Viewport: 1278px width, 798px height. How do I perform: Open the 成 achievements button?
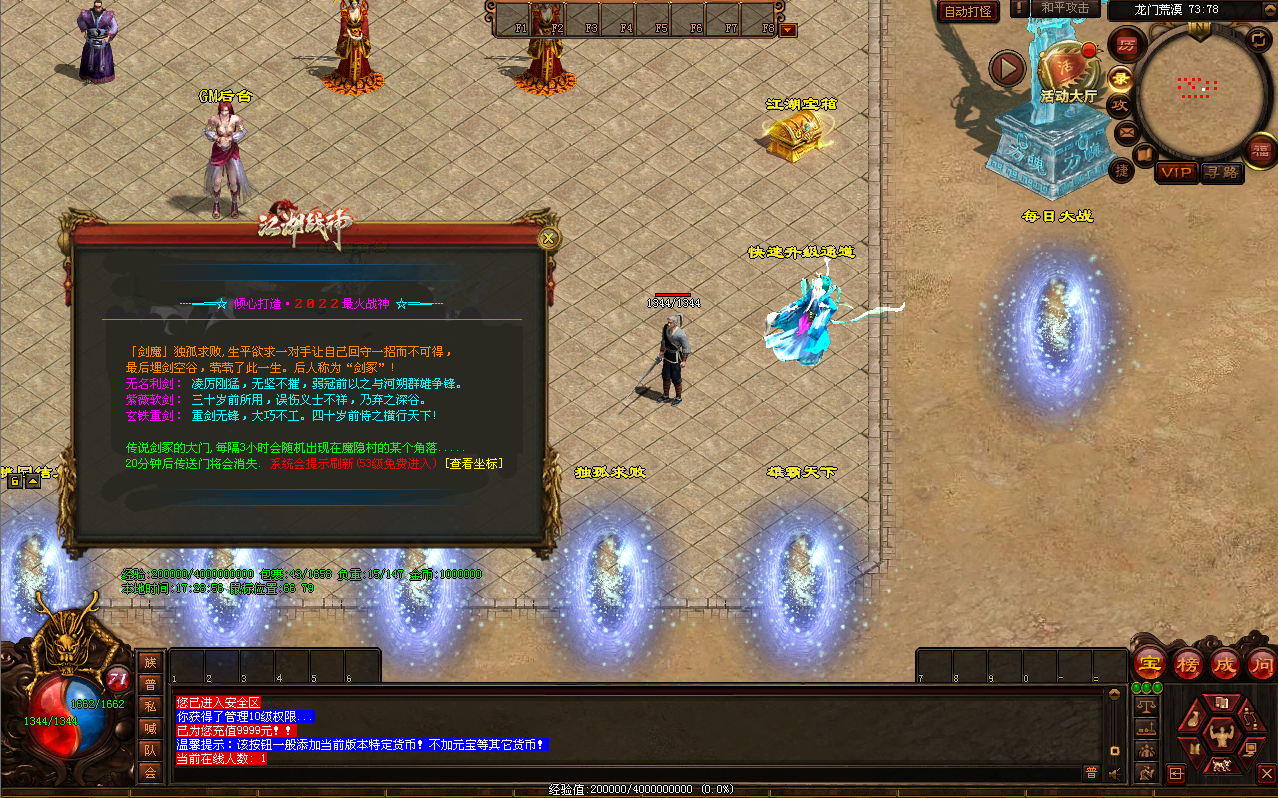pos(1225,663)
